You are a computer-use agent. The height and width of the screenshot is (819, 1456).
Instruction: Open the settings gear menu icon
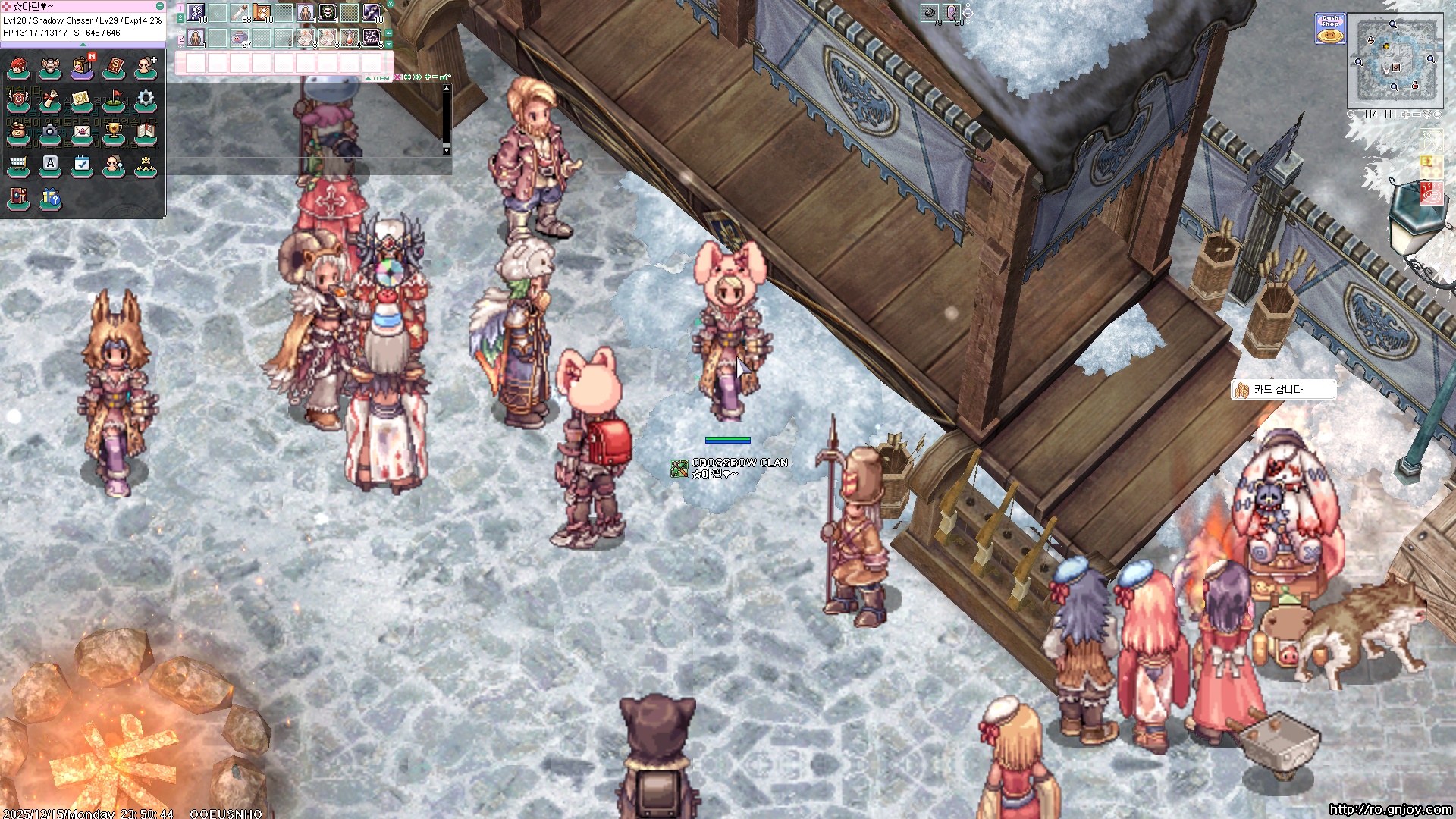pyautogui.click(x=146, y=99)
